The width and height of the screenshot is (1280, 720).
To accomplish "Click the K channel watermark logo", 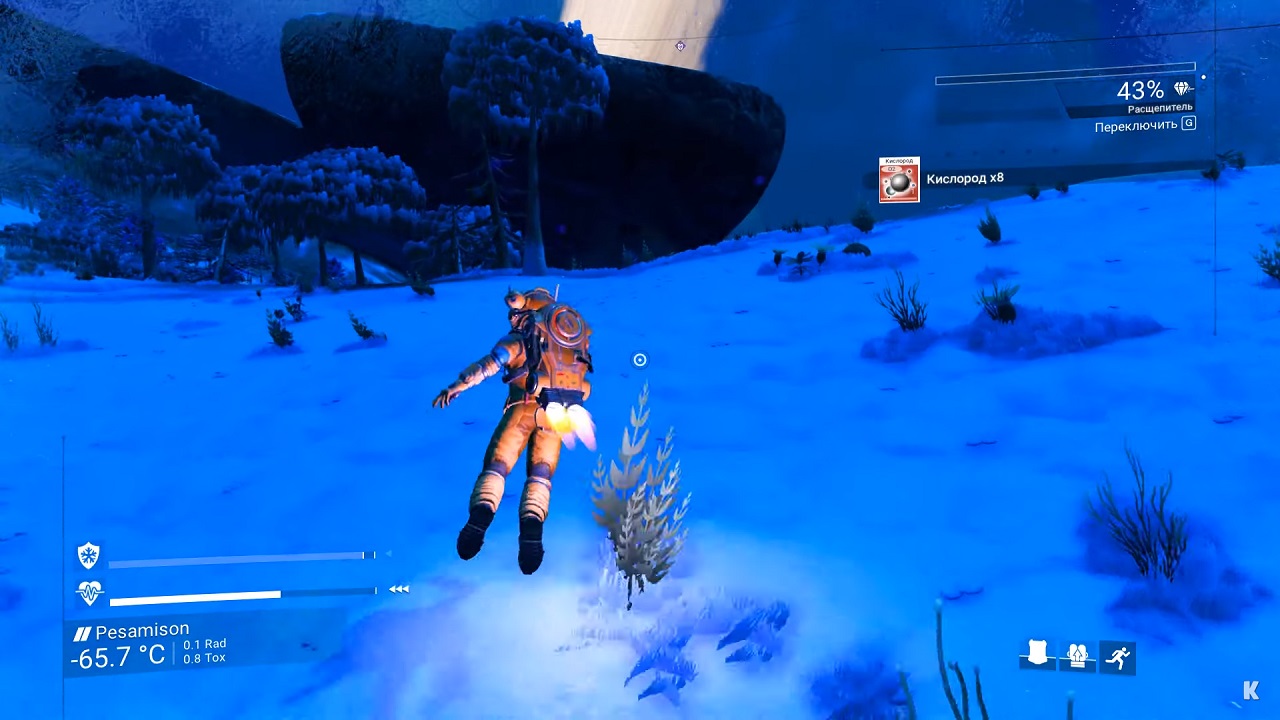I will (1251, 690).
